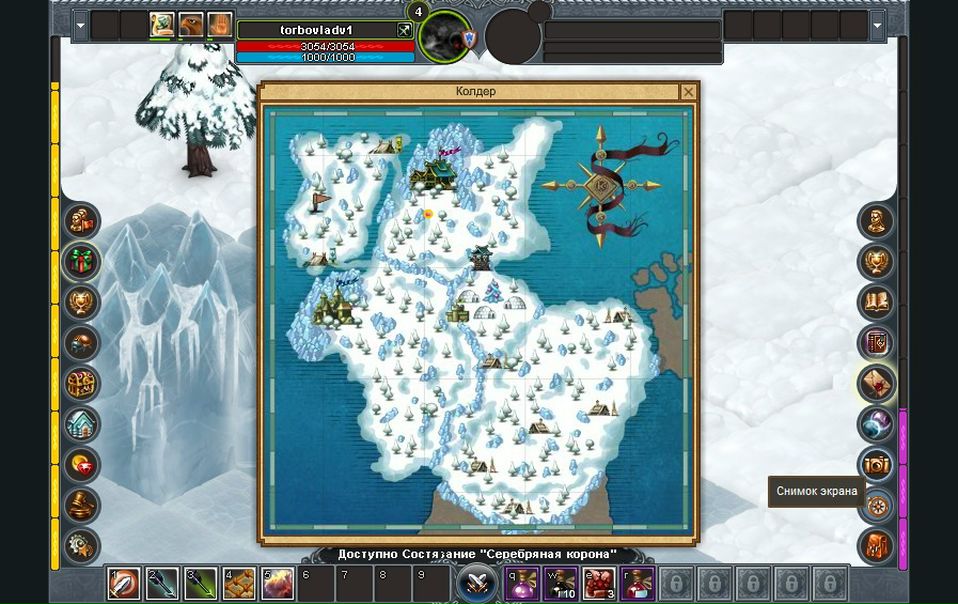Image resolution: width=958 pixels, height=604 pixels.
Task: Open the gift box menu icon
Action: click(82, 262)
